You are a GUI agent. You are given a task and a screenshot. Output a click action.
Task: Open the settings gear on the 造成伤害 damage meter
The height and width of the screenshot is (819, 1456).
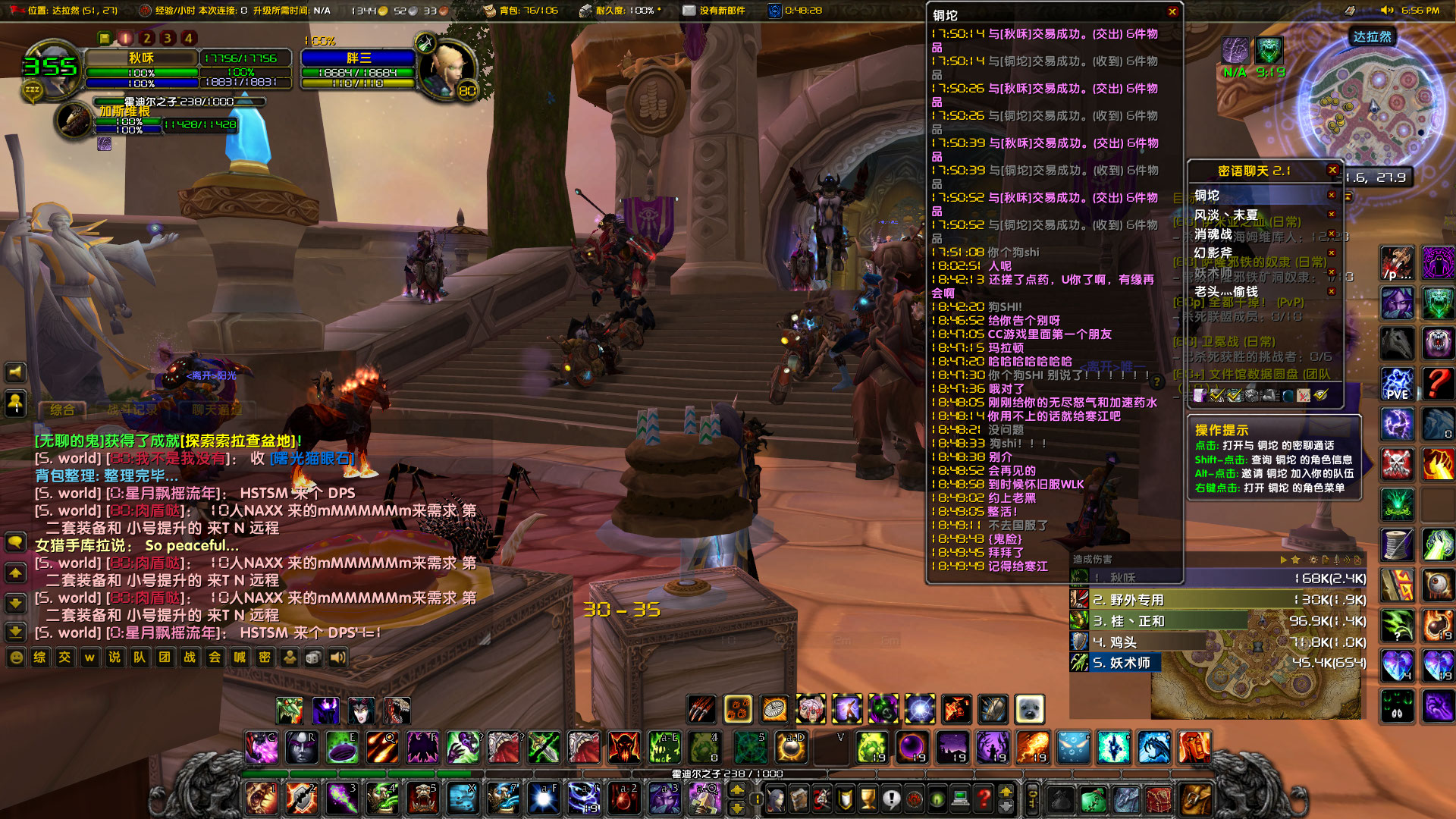click(x=1313, y=559)
